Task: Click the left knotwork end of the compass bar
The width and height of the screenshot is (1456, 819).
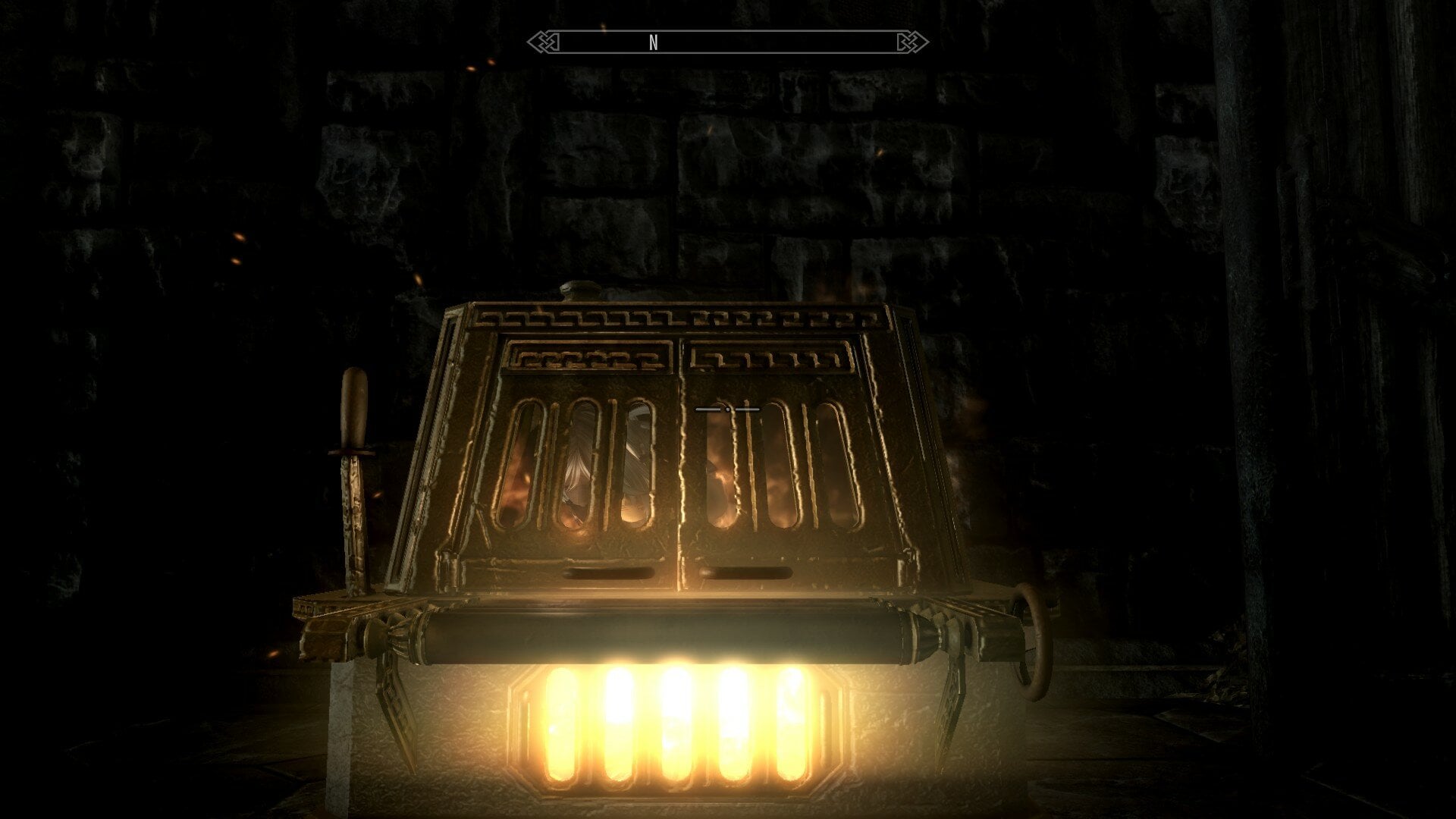Action: [544, 42]
